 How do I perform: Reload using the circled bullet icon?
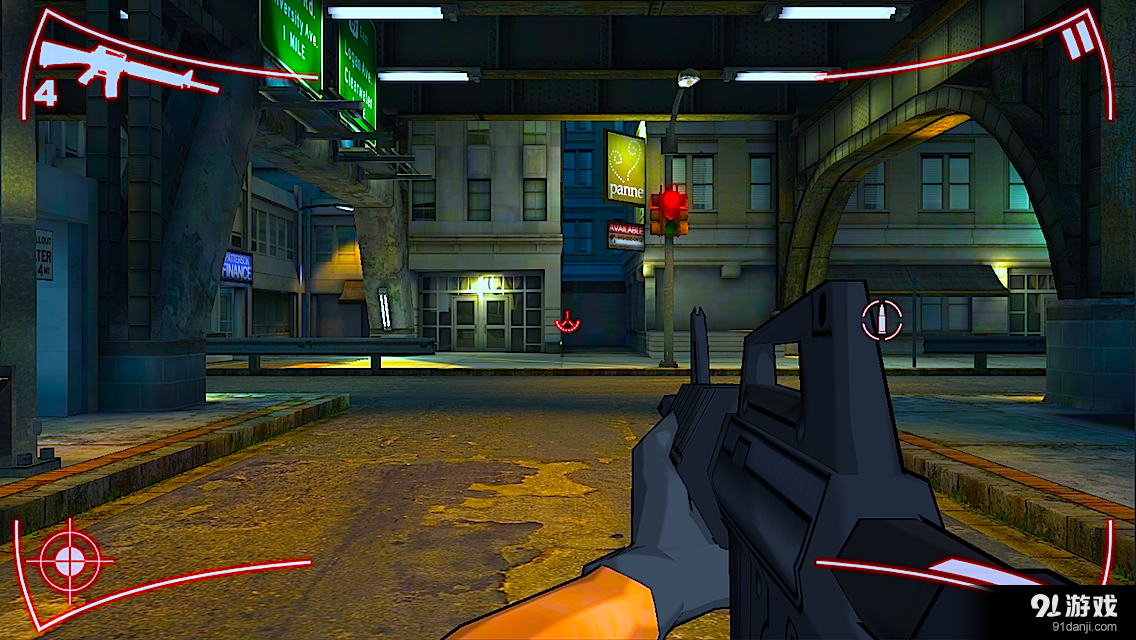point(881,320)
